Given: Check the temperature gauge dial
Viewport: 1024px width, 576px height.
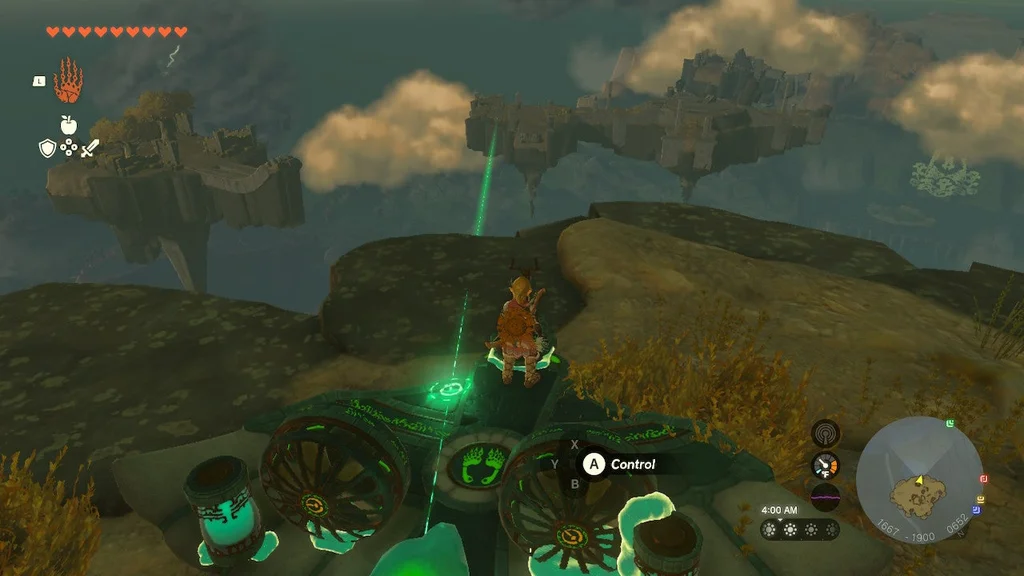Looking at the screenshot, I should 826,465.
